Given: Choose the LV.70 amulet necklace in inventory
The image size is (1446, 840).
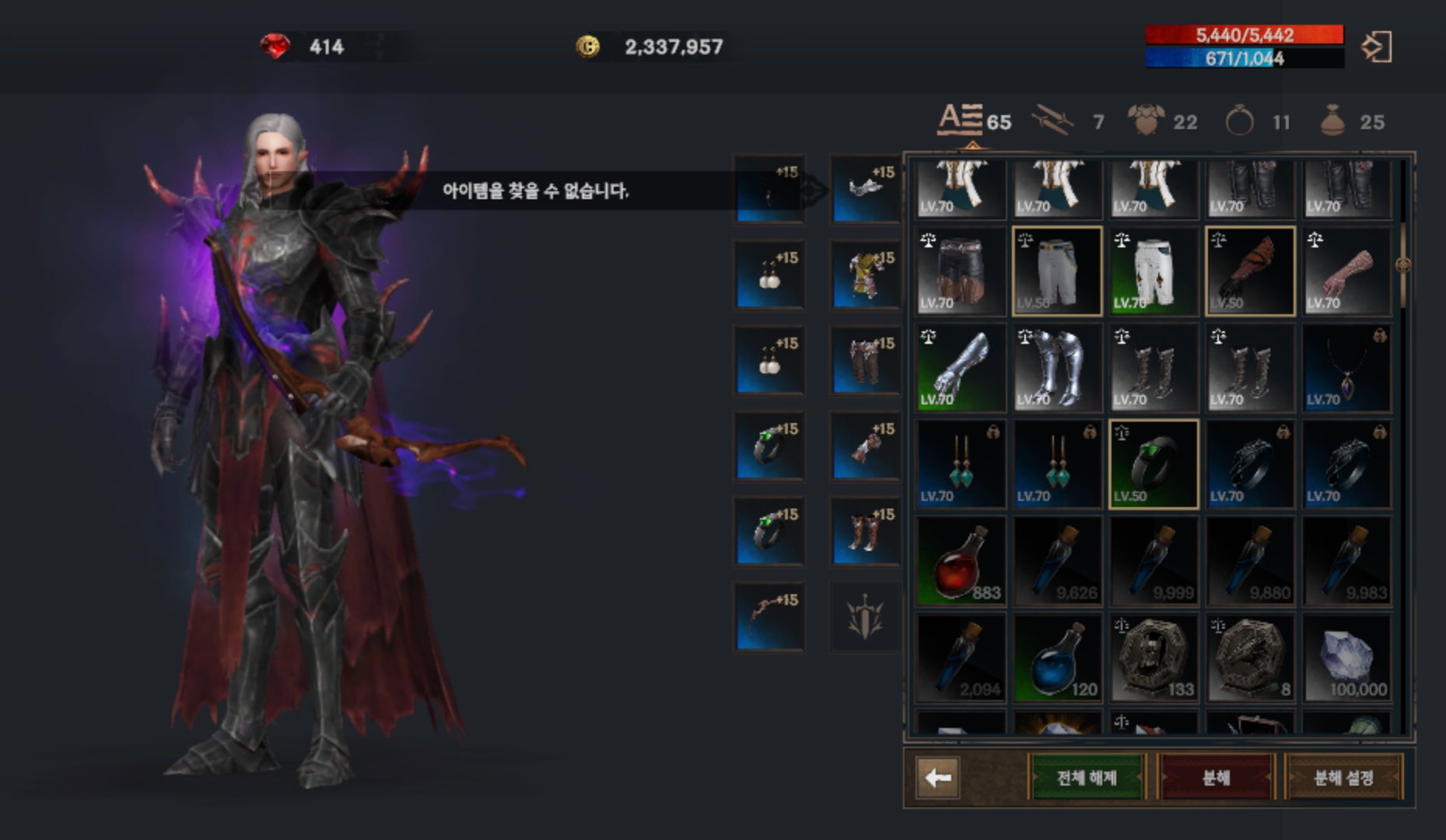Looking at the screenshot, I should (1346, 368).
